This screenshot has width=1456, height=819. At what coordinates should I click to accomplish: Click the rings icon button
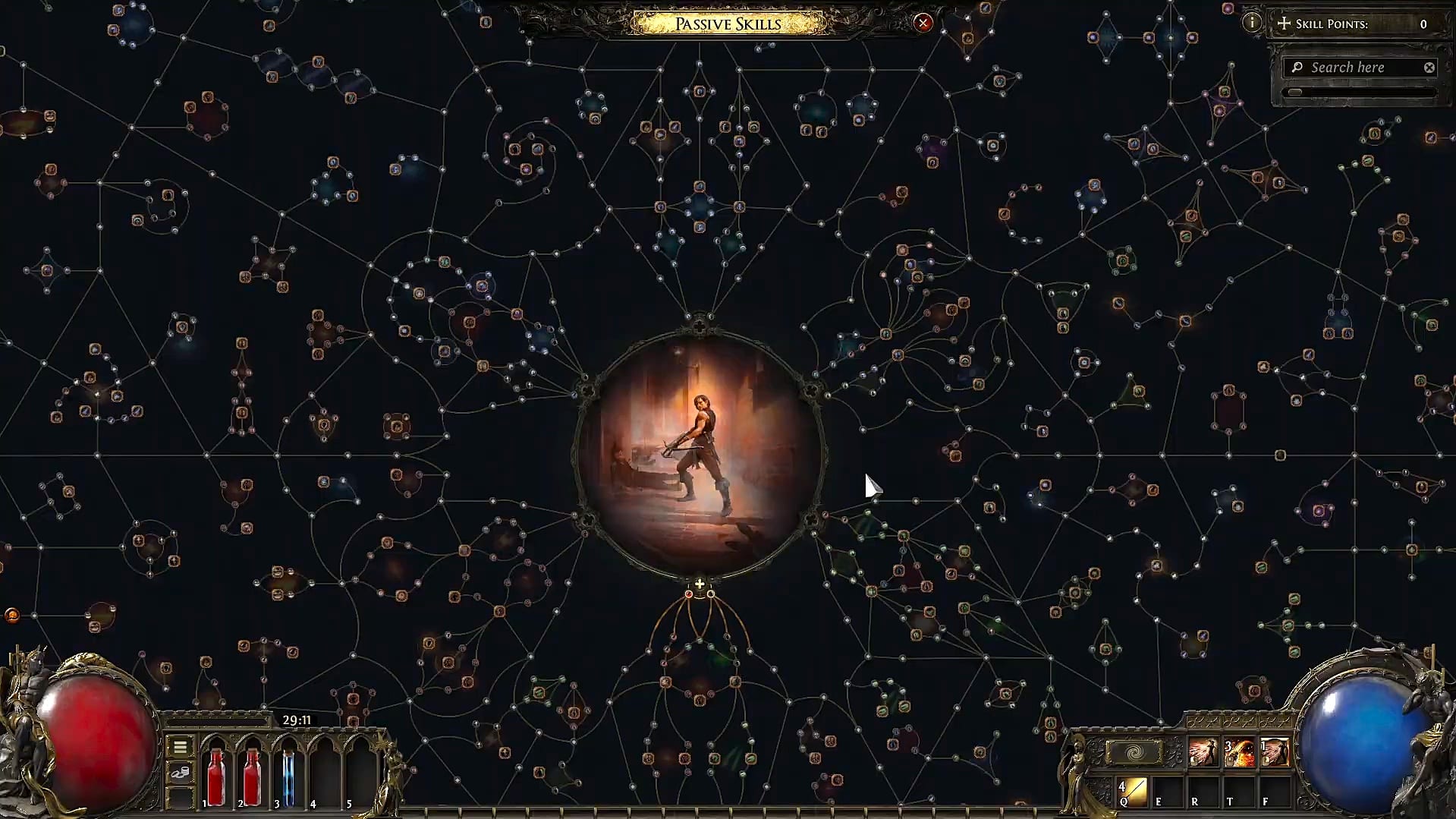point(180,773)
